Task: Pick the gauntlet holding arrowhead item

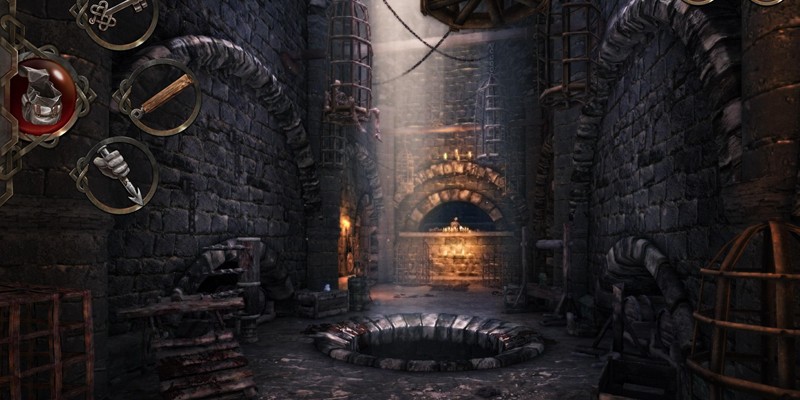Action: point(119,172)
